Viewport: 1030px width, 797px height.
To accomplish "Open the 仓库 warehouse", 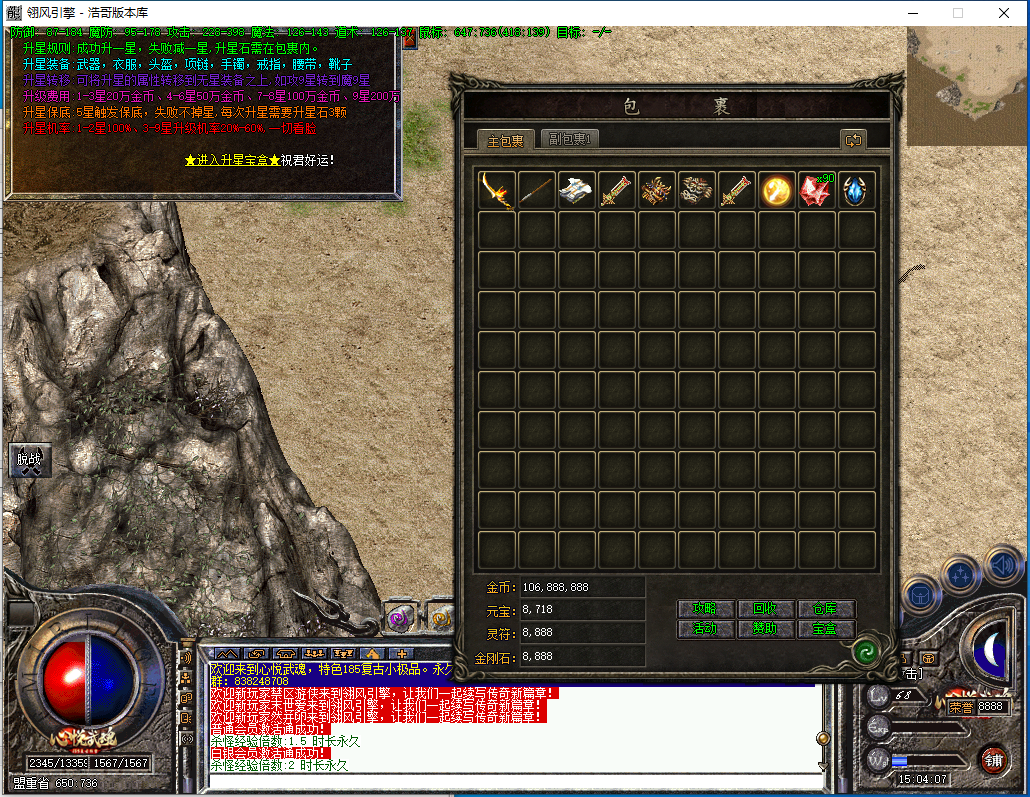I will [825, 609].
